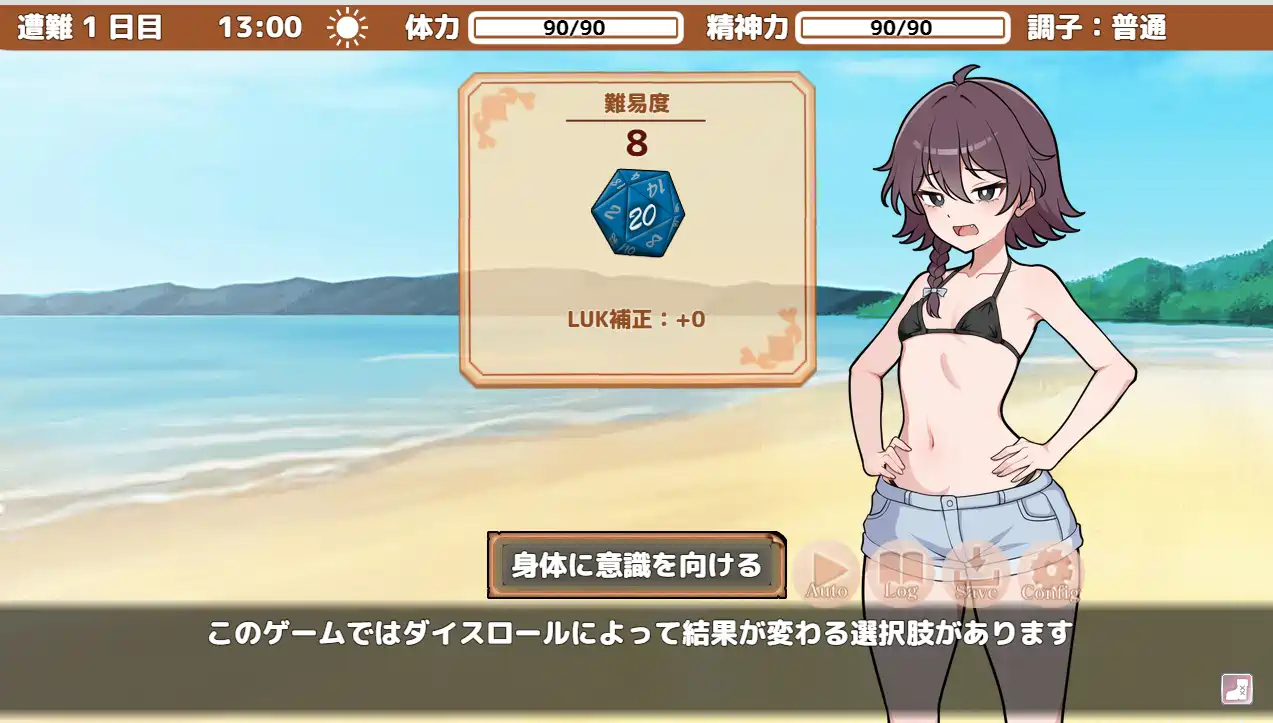Enable Auto text advance
This screenshot has width=1273, height=723.
click(826, 573)
